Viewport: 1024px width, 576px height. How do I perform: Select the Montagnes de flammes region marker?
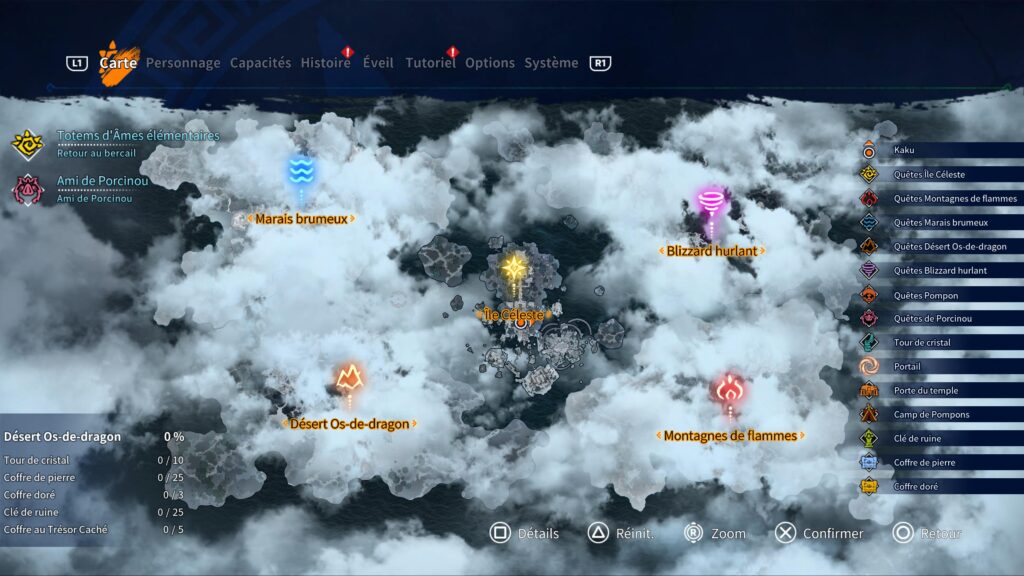tap(730, 390)
